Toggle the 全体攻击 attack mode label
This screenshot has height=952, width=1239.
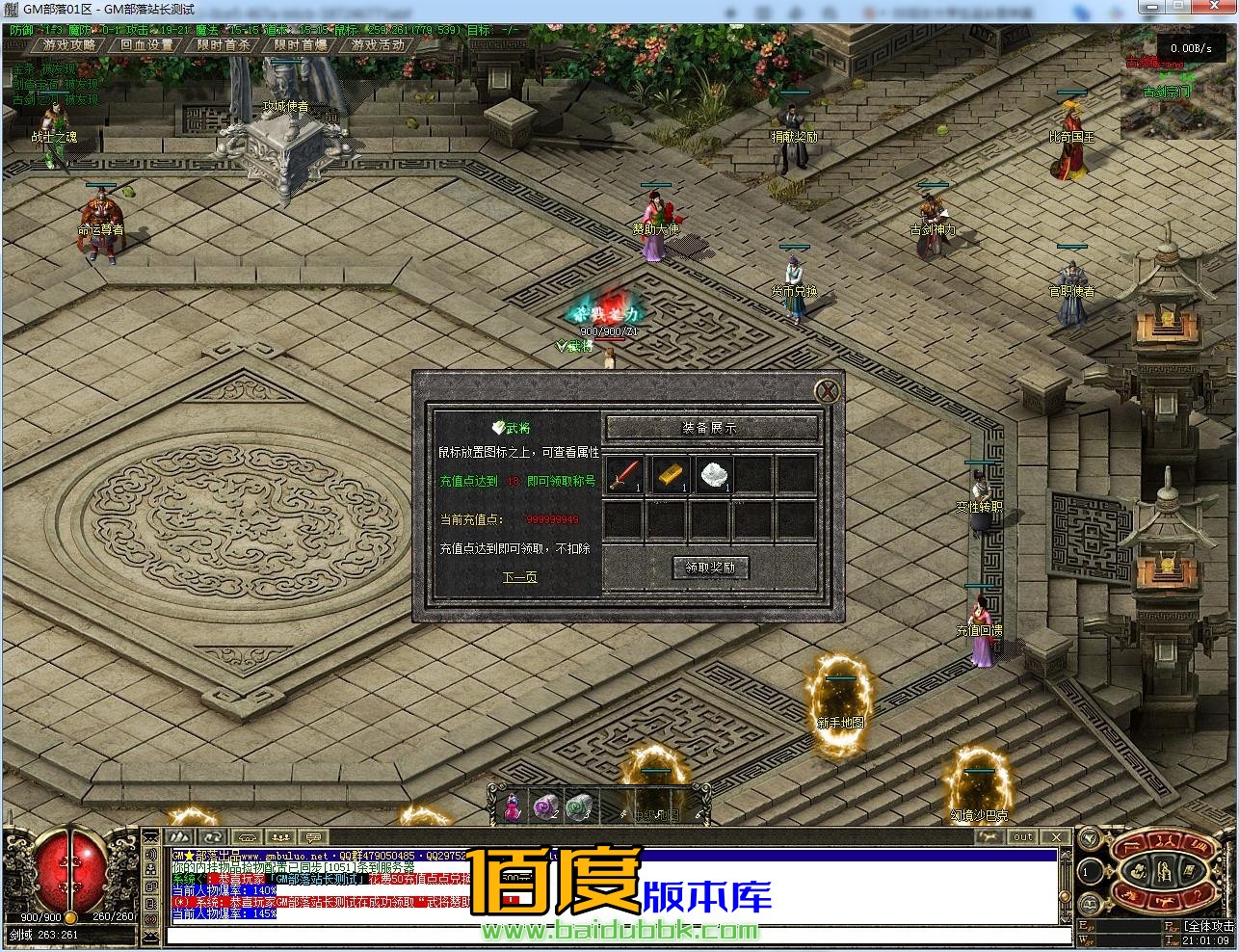[1209, 926]
